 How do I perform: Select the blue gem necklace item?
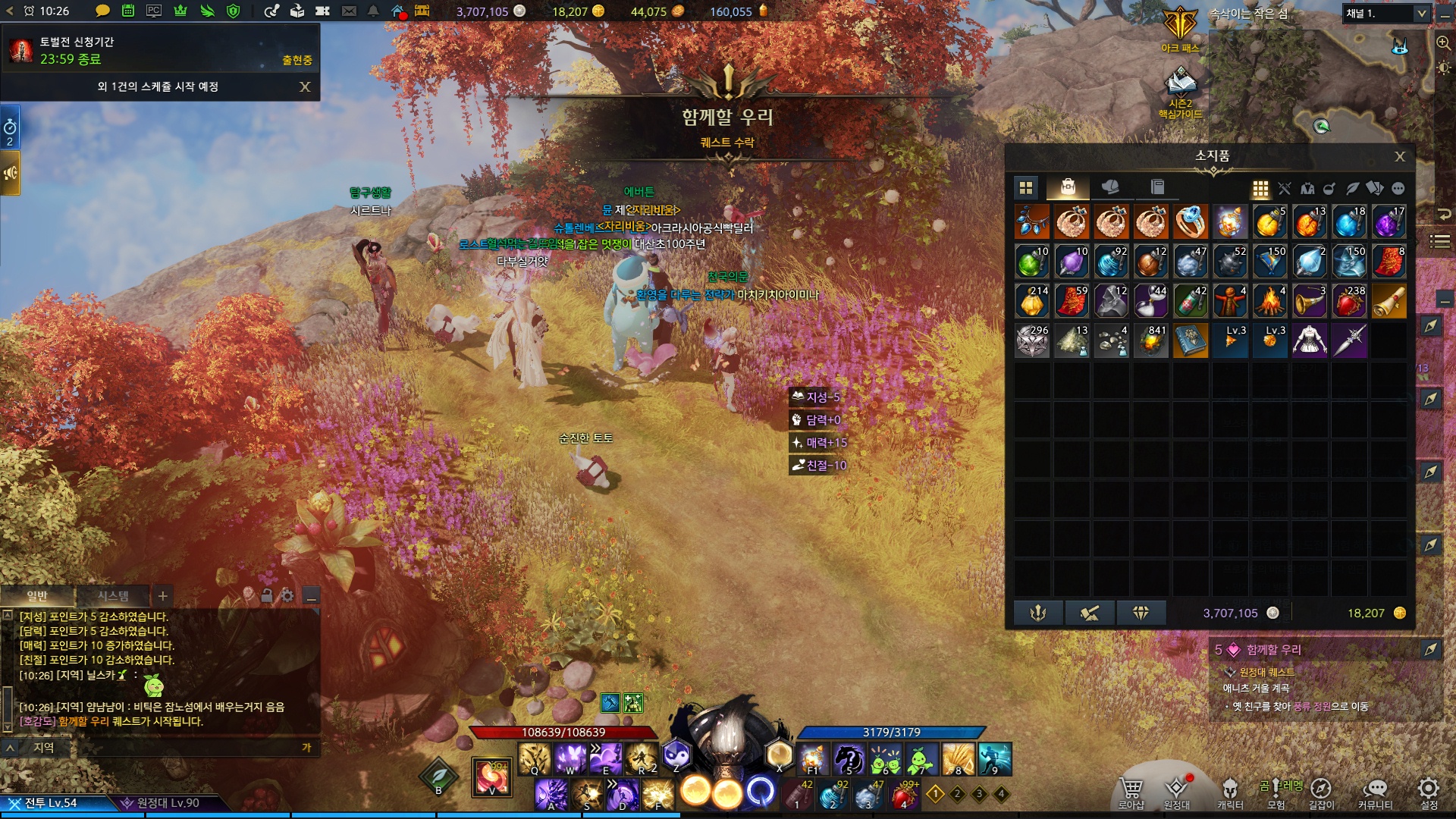point(1032,222)
